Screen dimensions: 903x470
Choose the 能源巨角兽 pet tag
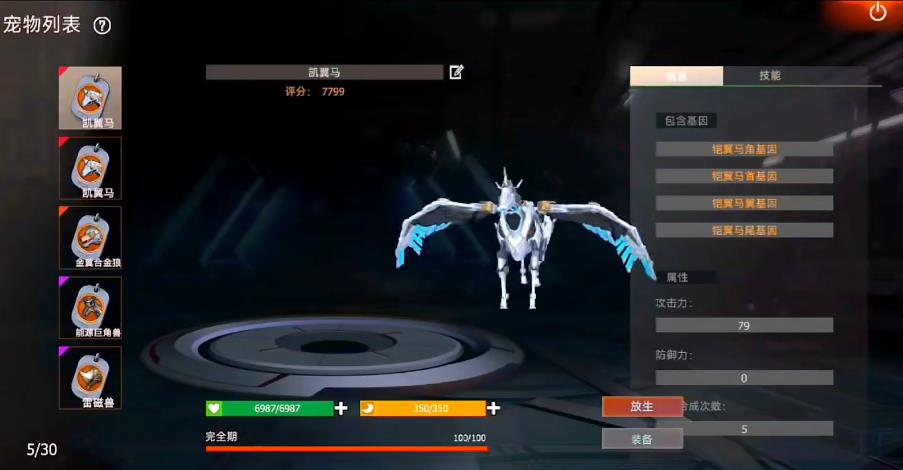90,307
